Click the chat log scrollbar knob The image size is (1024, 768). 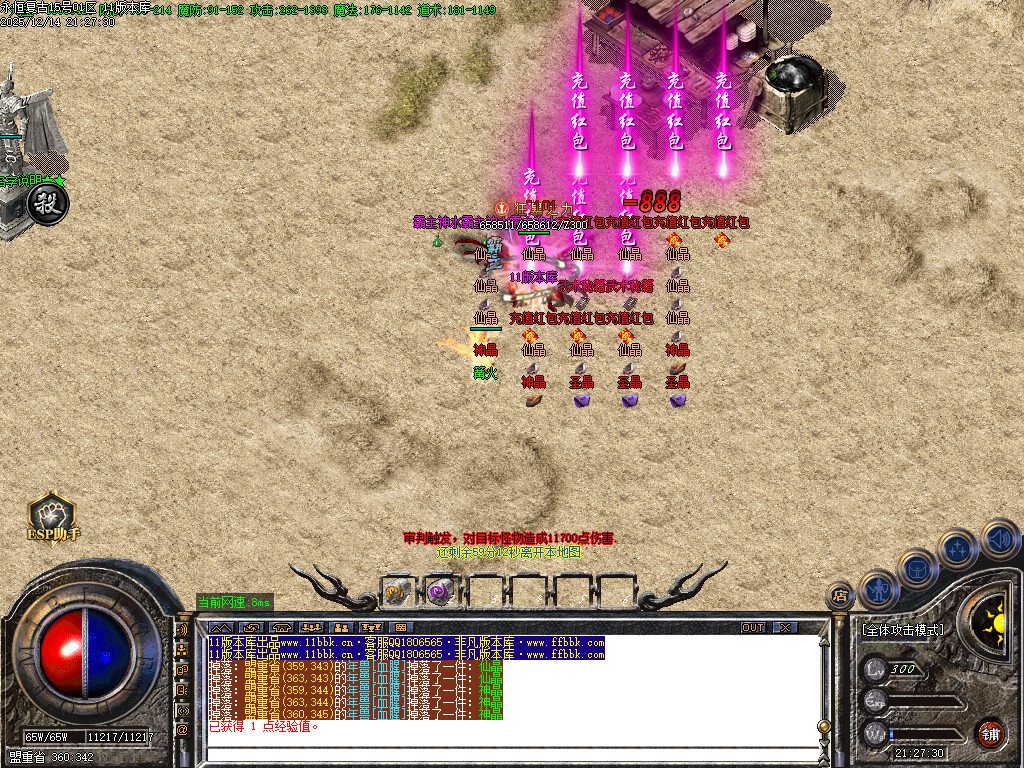[823, 727]
